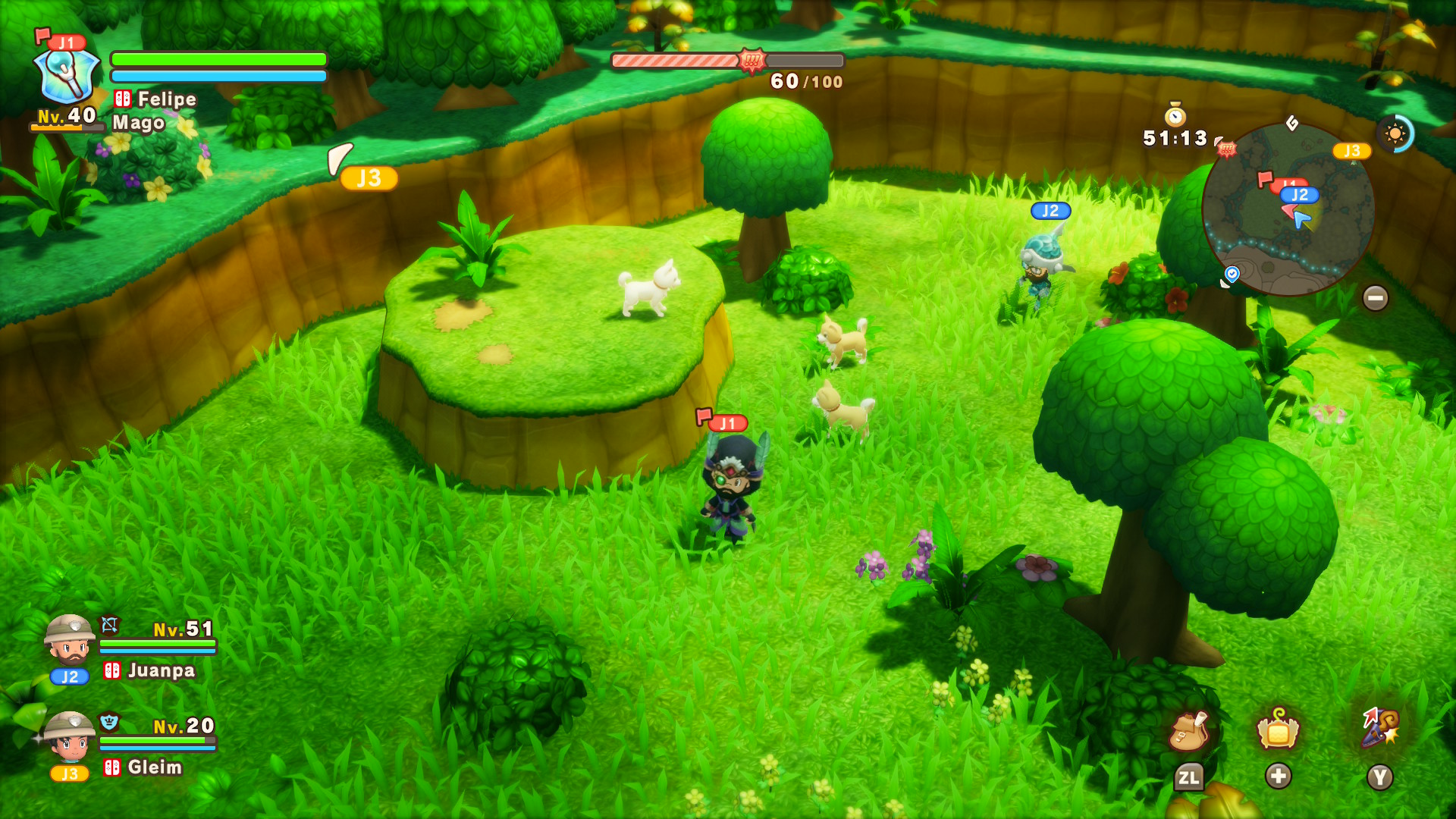This screenshot has height=819, width=1456.
Task: Click the orange J3 offscreen player indicator
Action: tap(369, 178)
